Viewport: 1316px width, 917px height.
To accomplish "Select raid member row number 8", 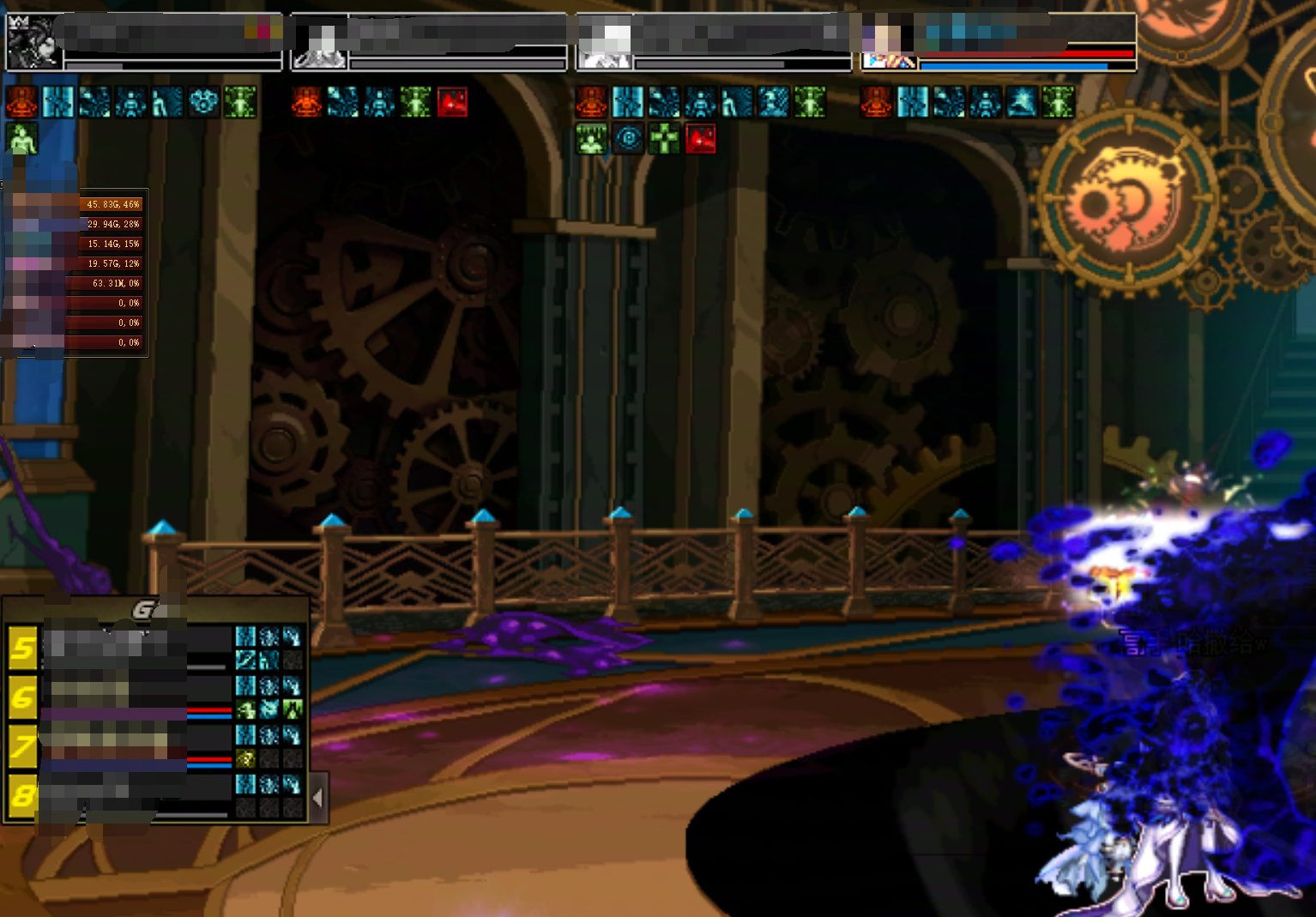I will coord(23,797).
